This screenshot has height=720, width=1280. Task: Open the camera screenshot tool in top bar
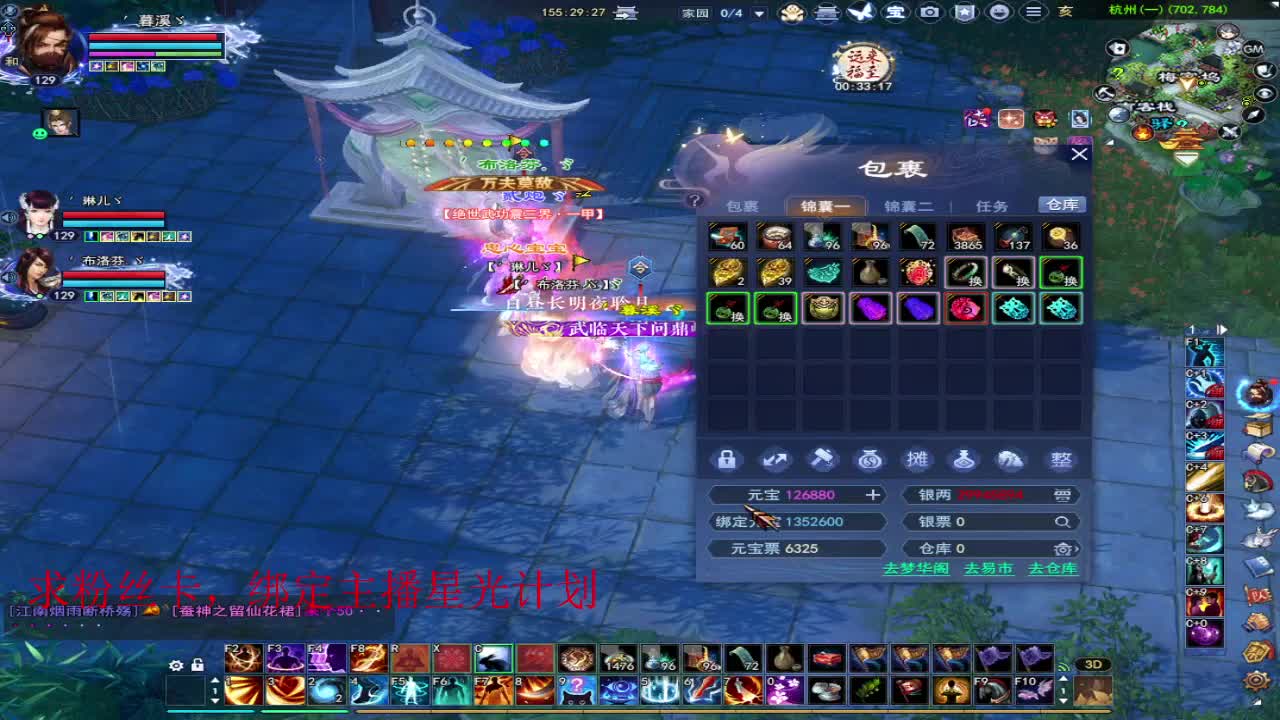(931, 13)
